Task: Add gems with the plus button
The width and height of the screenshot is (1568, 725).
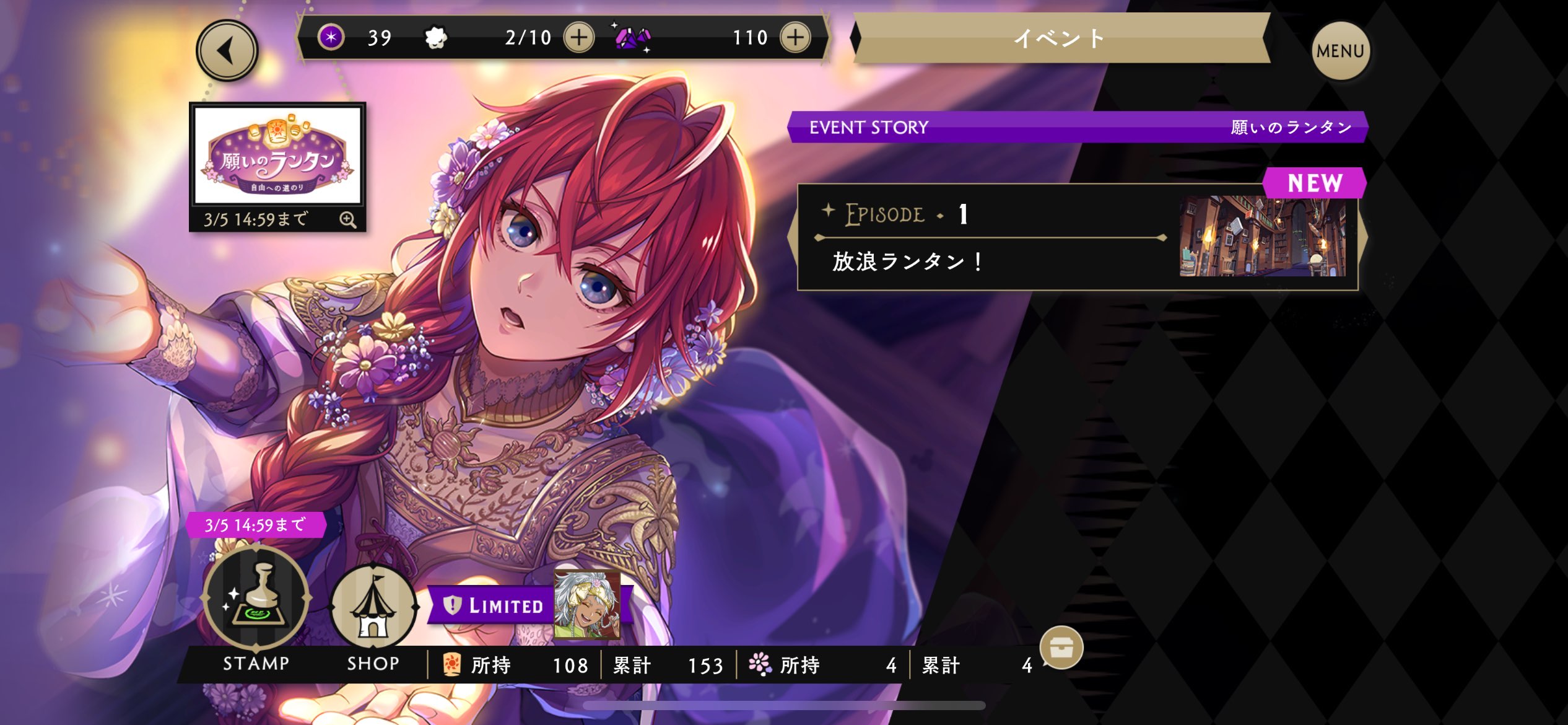Action: tap(795, 38)
